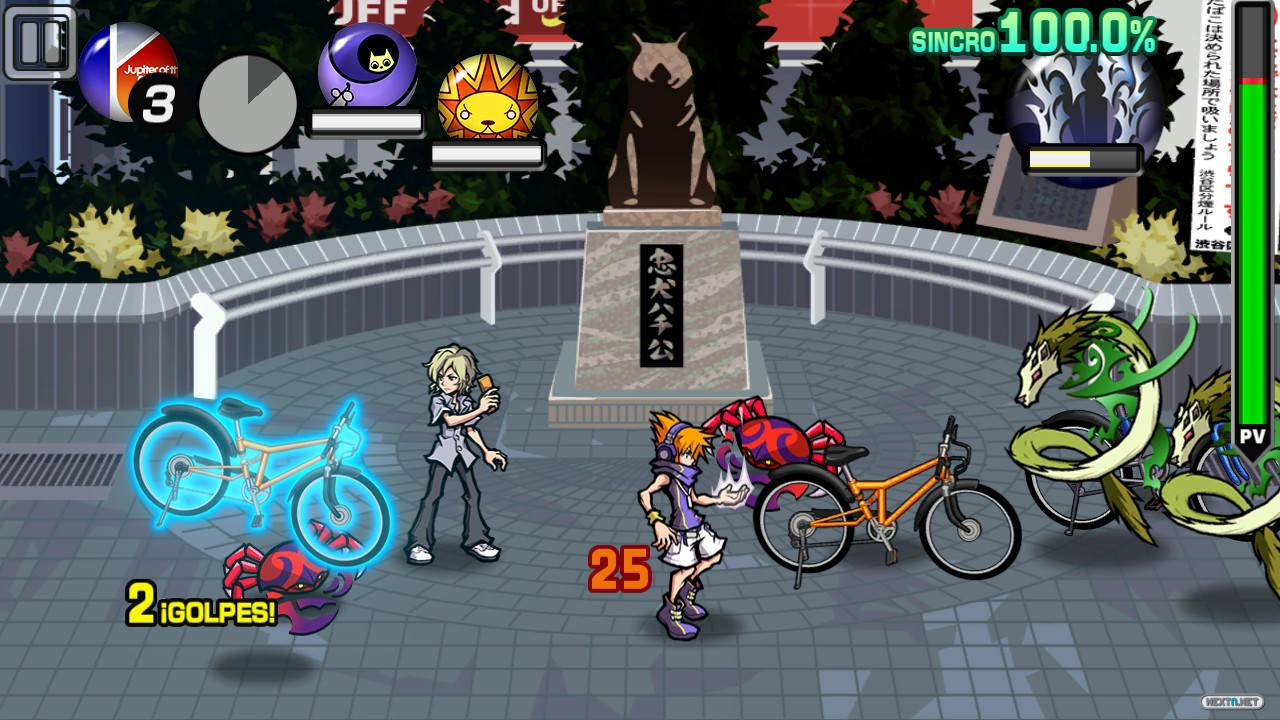
Task: Use the orange sun lion pin
Action: click(x=488, y=98)
